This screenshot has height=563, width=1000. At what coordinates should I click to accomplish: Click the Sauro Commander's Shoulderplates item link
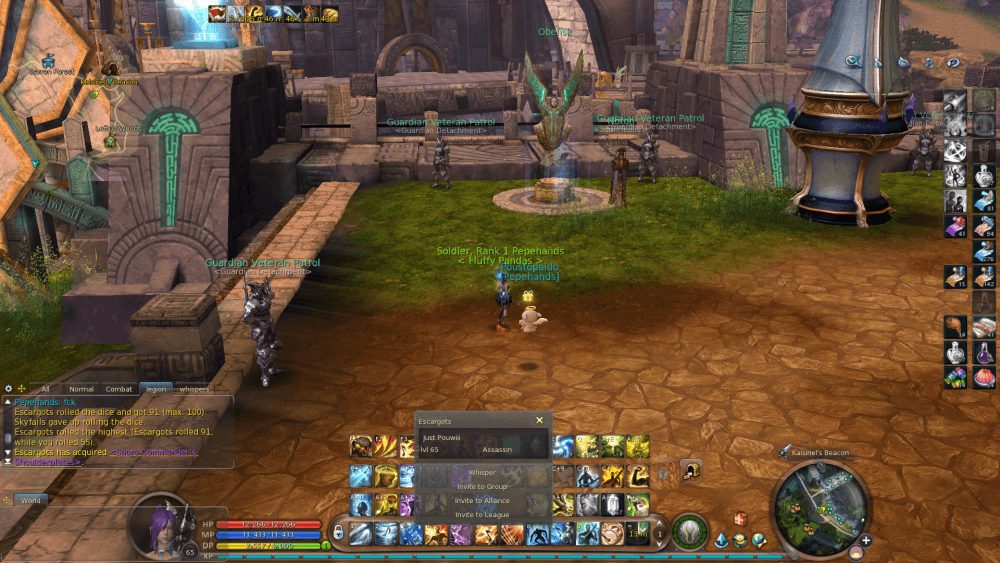(153, 451)
